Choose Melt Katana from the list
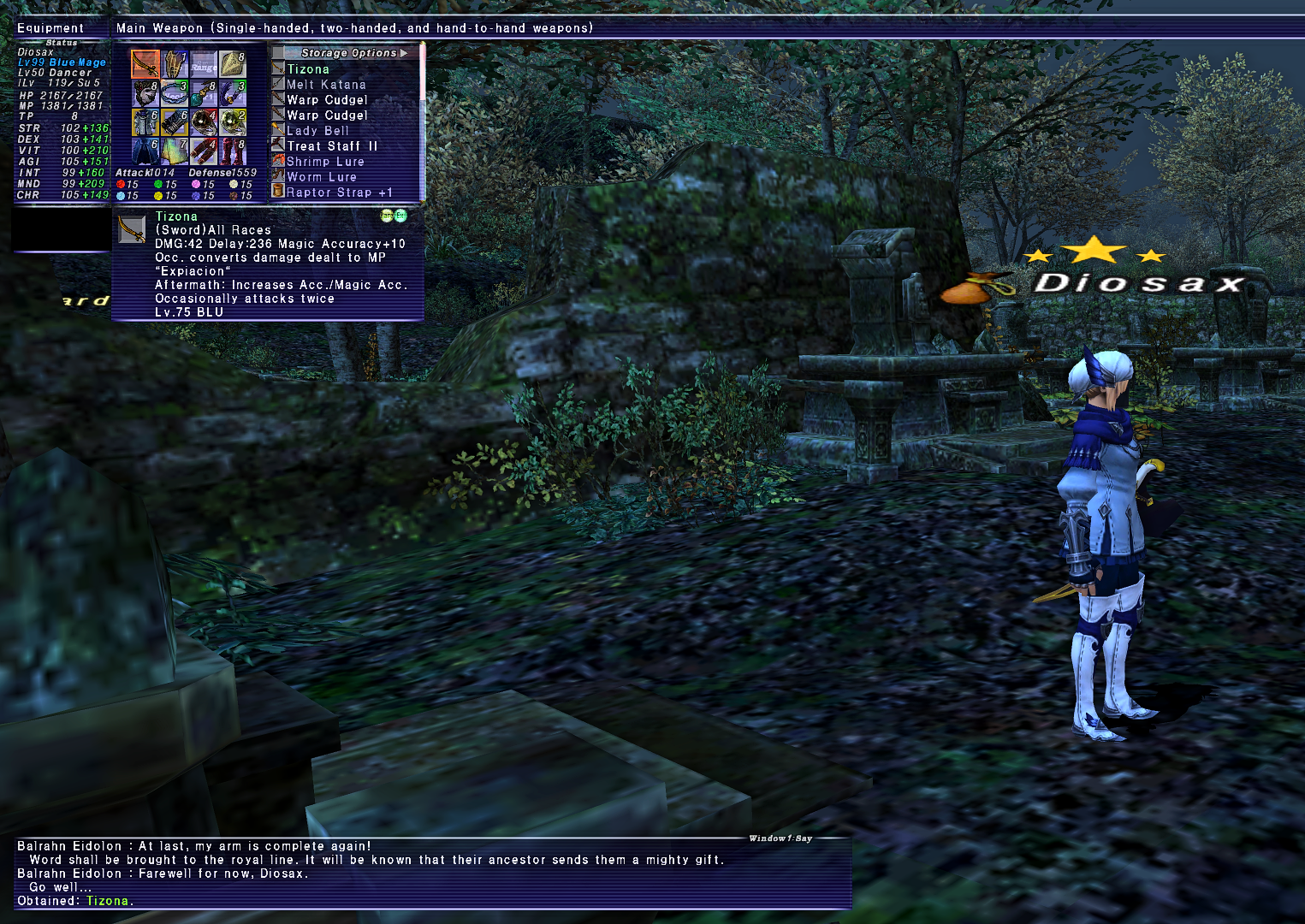Viewport: 1305px width, 924px height. [x=326, y=85]
